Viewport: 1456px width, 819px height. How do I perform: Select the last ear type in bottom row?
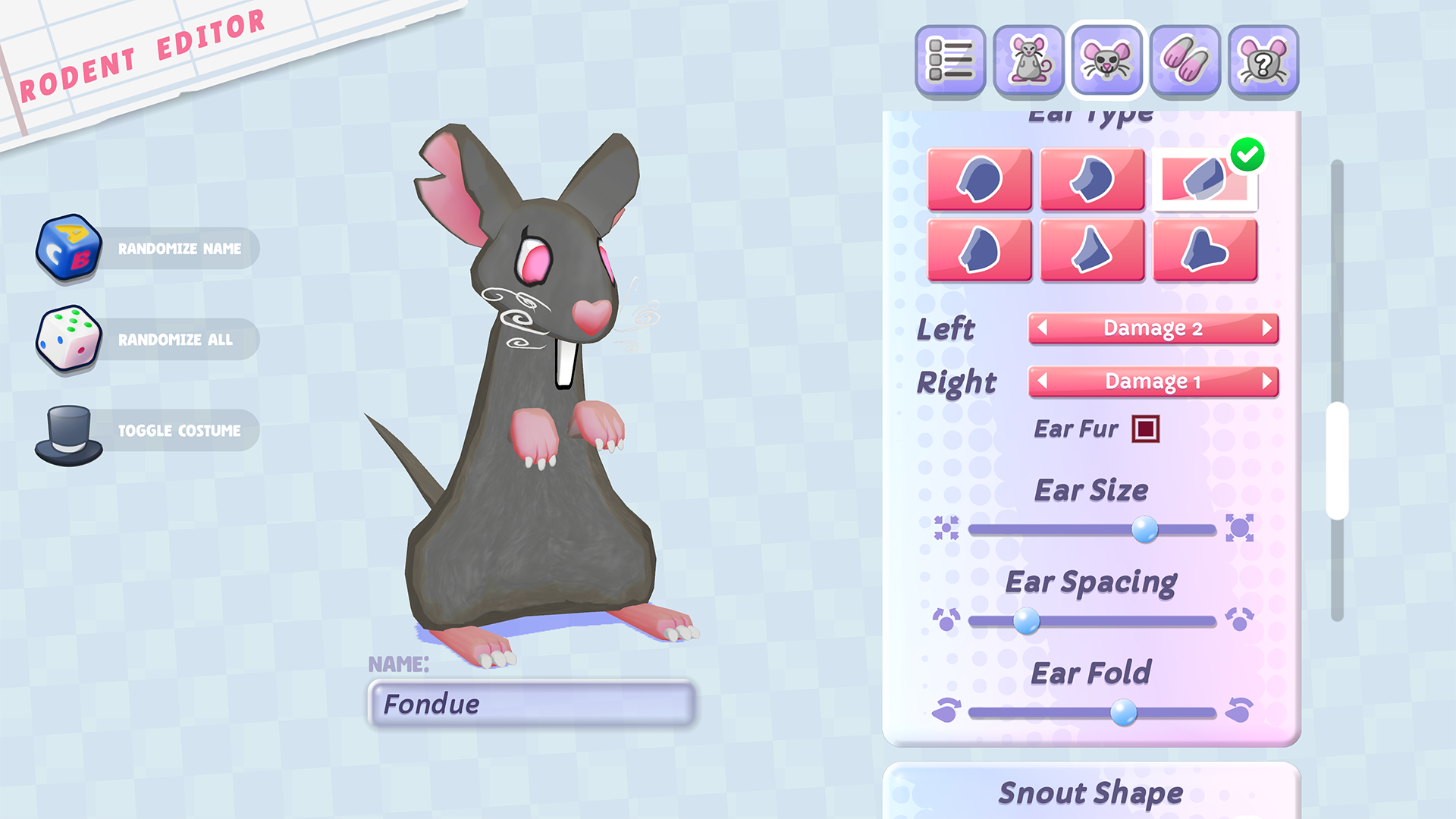pos(1204,250)
